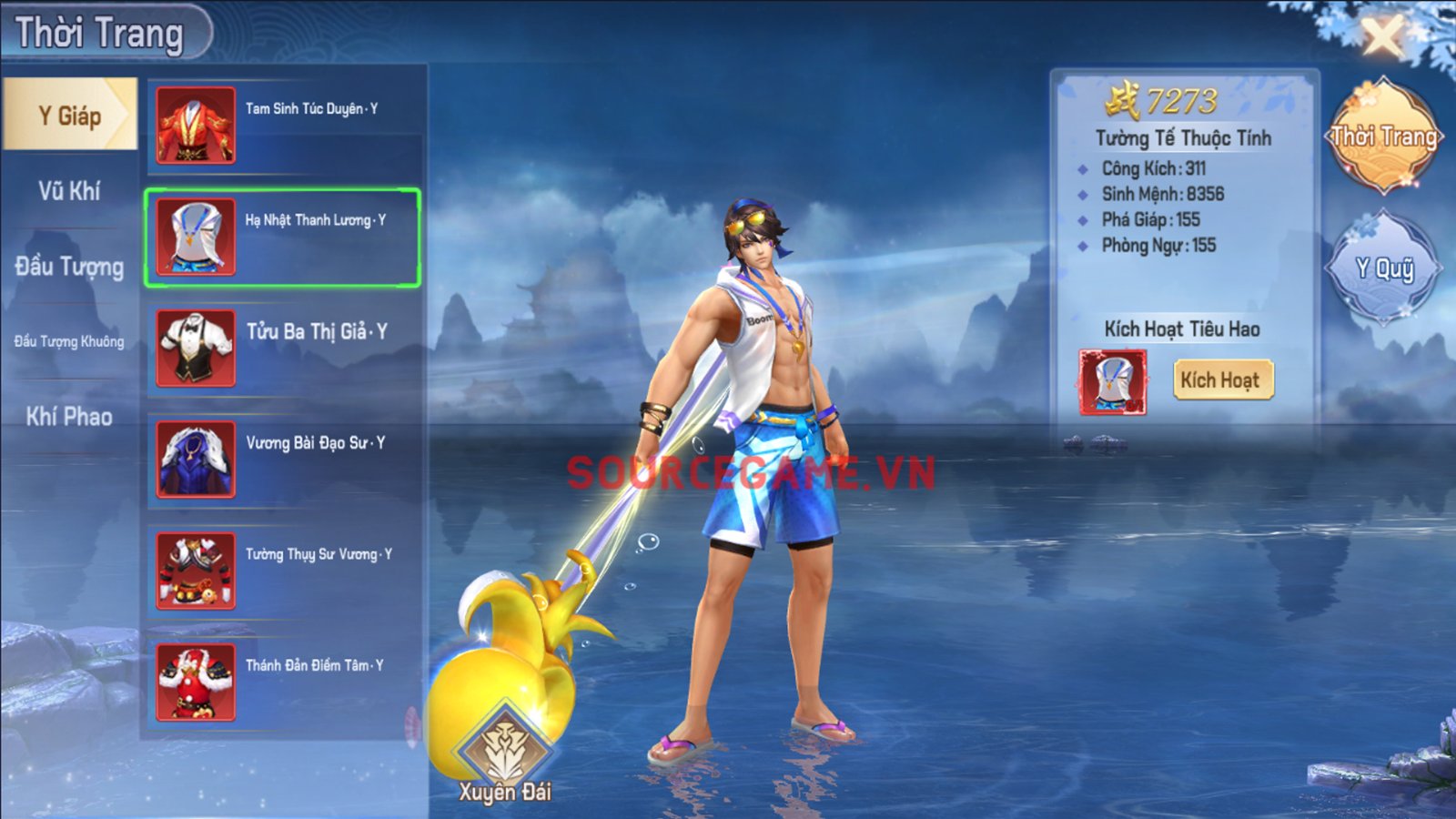Screen dimensions: 1456x819
Task: Show the Đầu Tượng Khuông category
Action: [70, 341]
